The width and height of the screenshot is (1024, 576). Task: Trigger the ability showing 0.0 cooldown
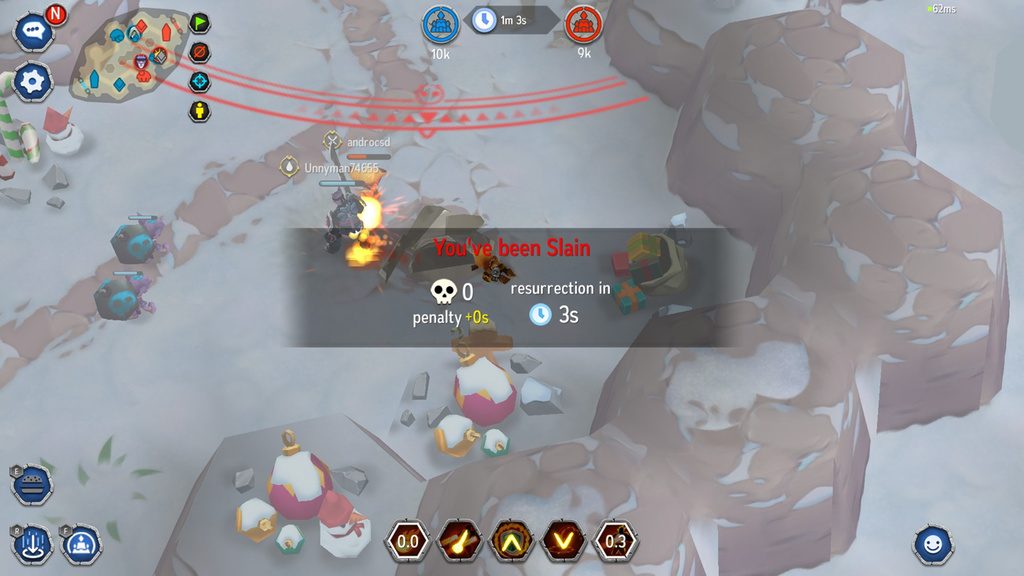coord(408,542)
